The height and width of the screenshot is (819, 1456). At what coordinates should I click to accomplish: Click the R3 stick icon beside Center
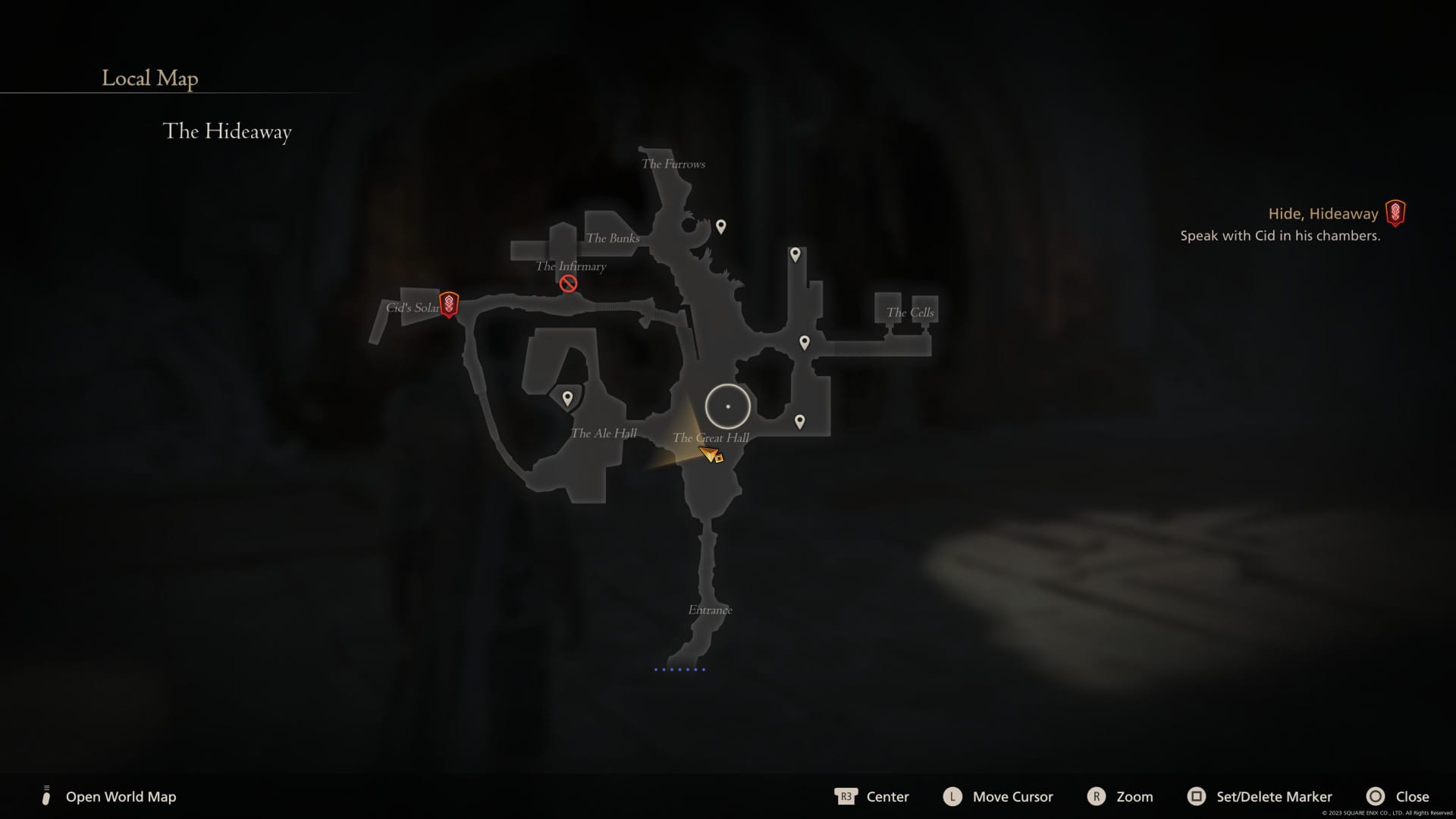(847, 797)
